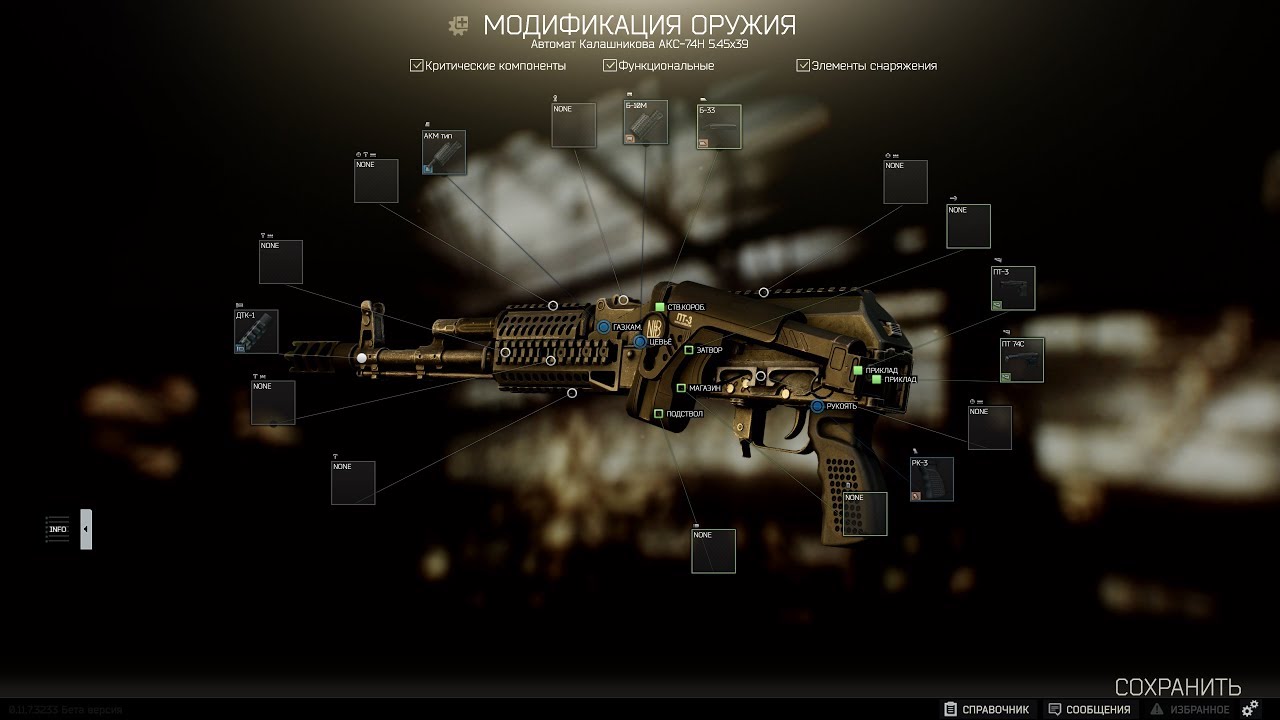Expand the INFO side panel
This screenshot has width=1280, height=720.
coord(86,529)
